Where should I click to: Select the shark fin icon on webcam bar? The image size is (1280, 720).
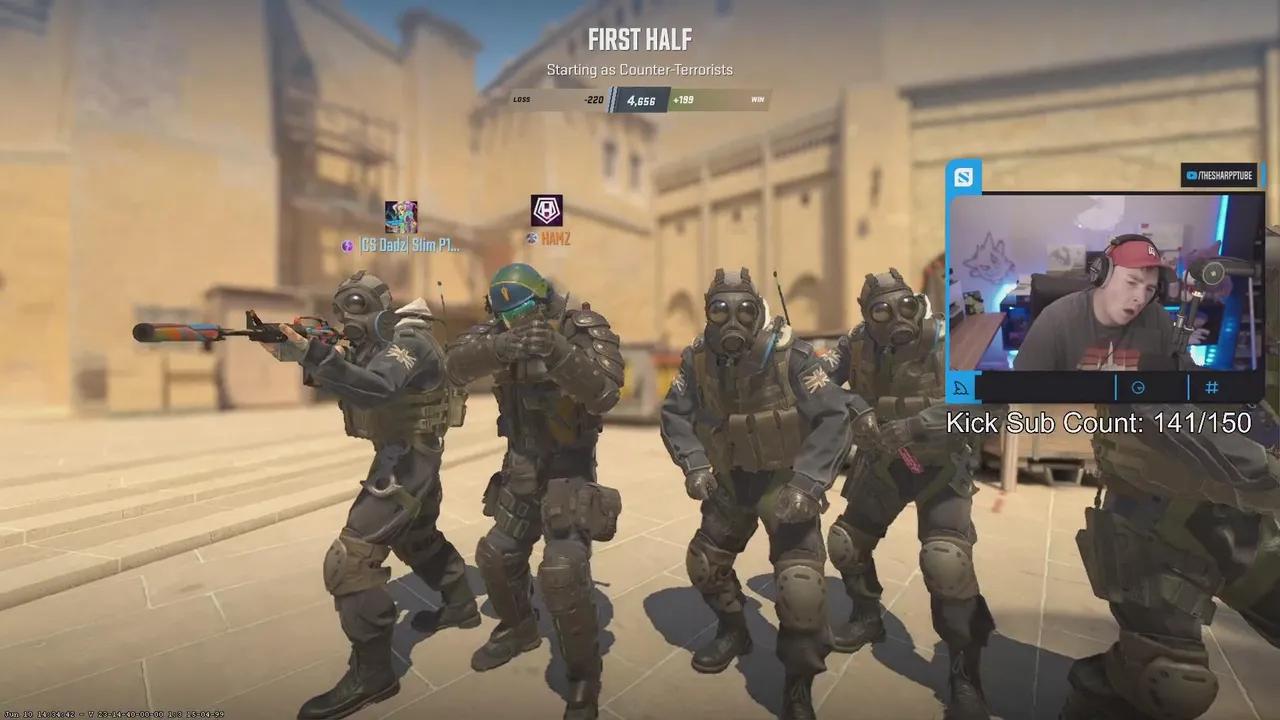(x=960, y=388)
